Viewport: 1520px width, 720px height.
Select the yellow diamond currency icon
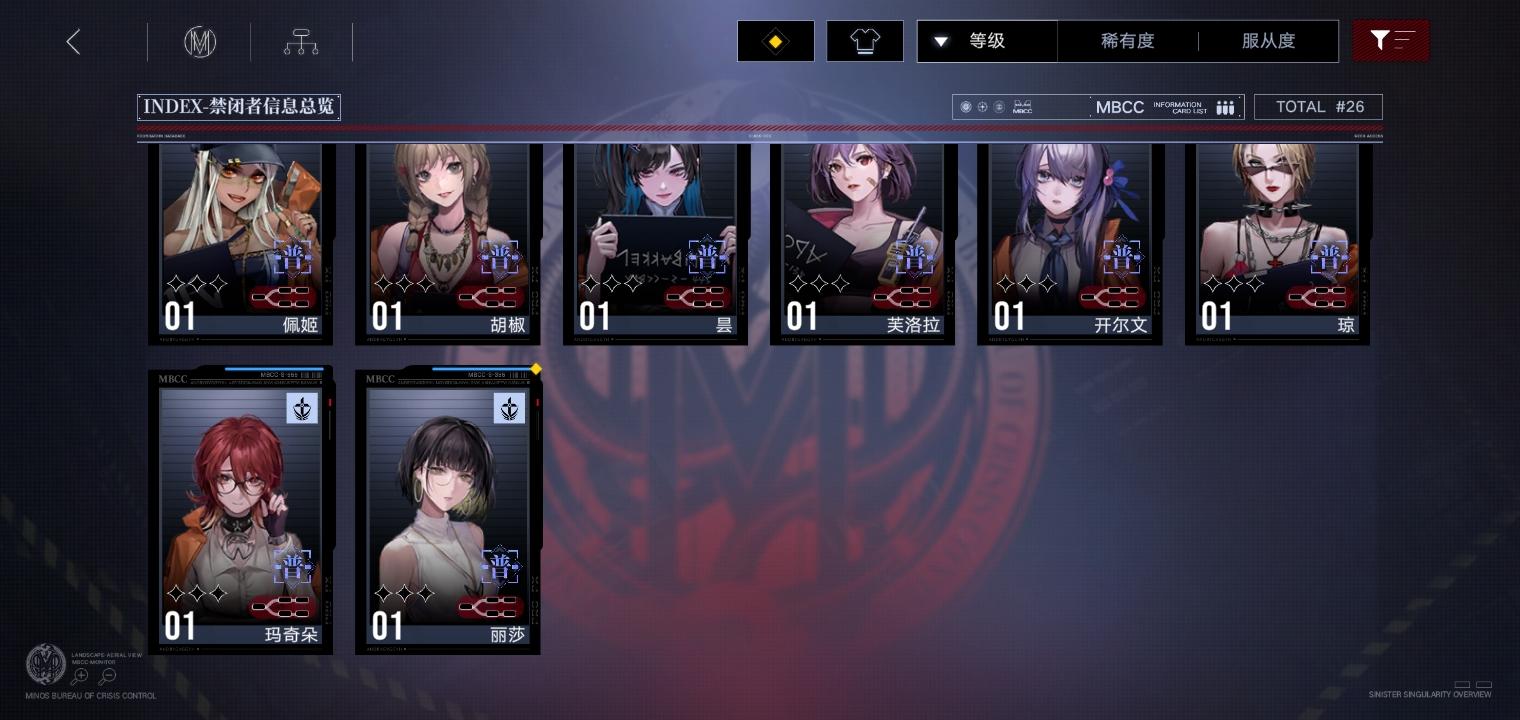coord(775,41)
